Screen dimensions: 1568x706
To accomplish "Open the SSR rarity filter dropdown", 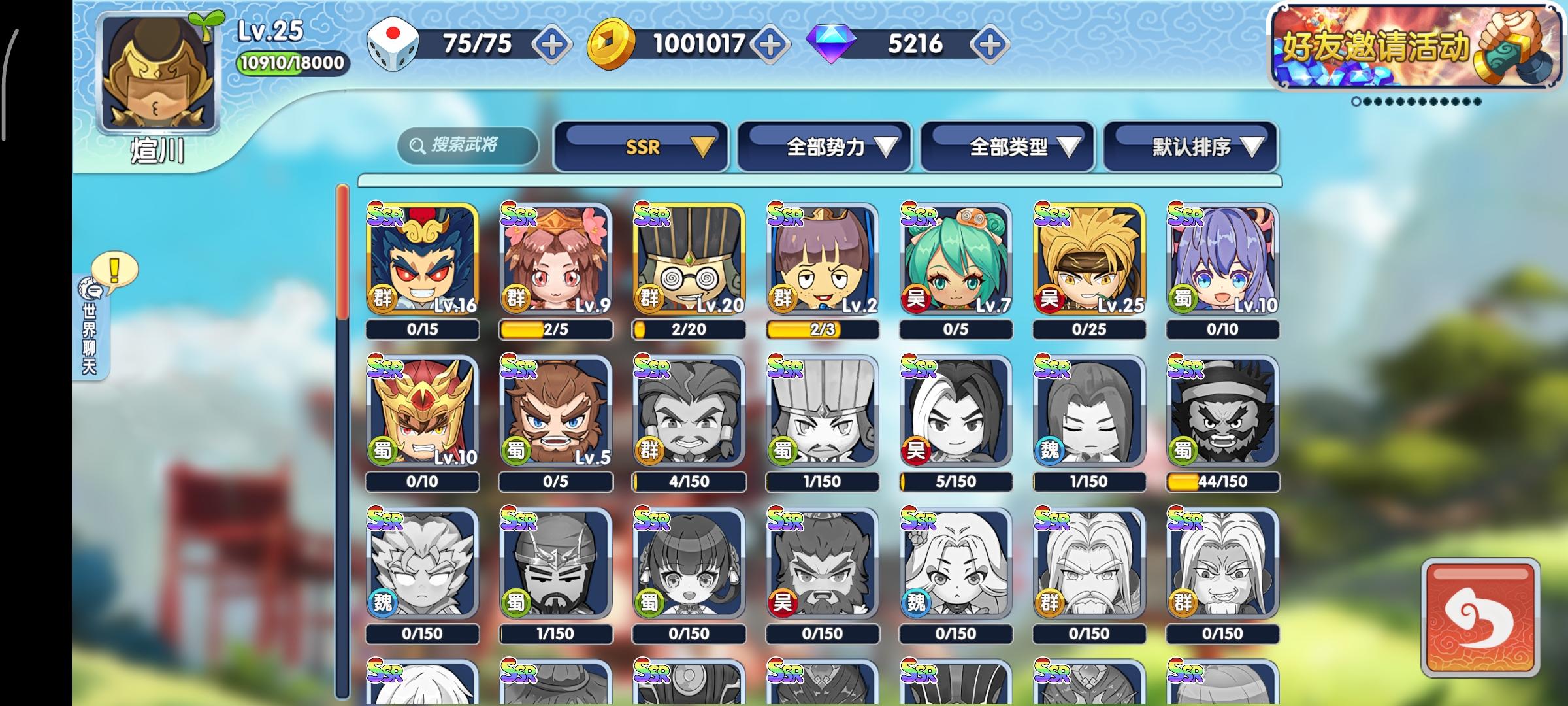I will (640, 147).
